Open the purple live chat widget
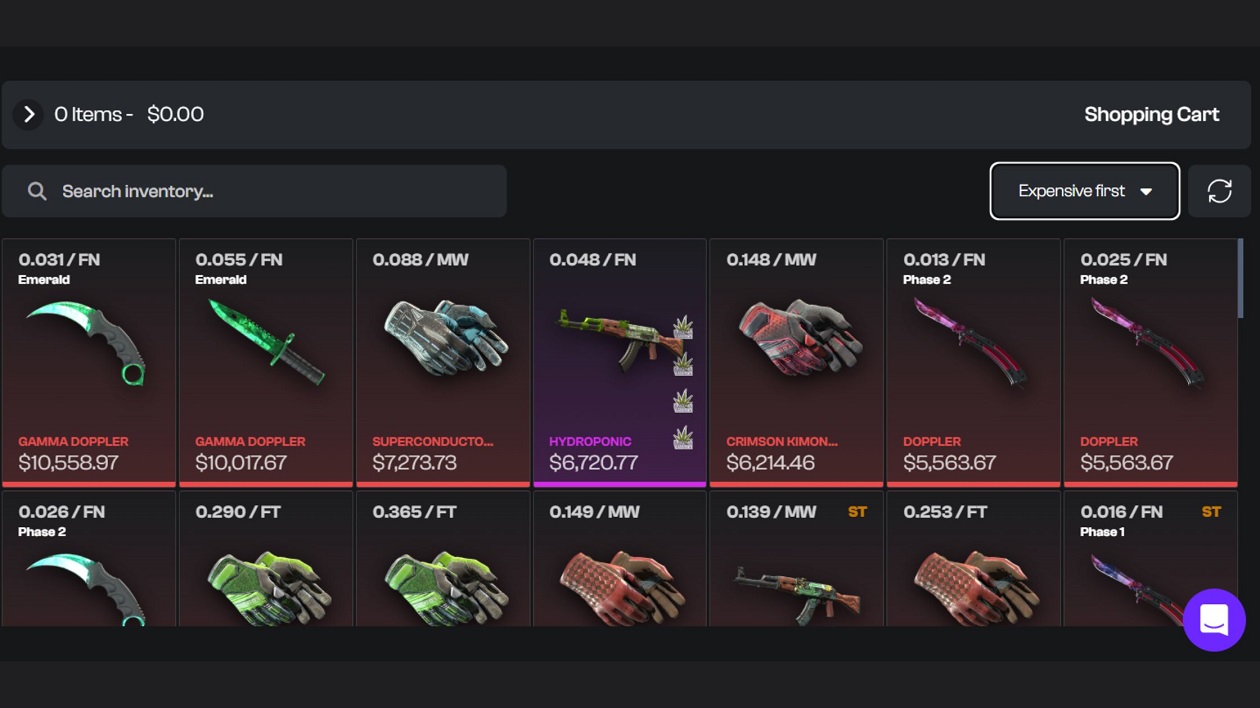 1214,620
